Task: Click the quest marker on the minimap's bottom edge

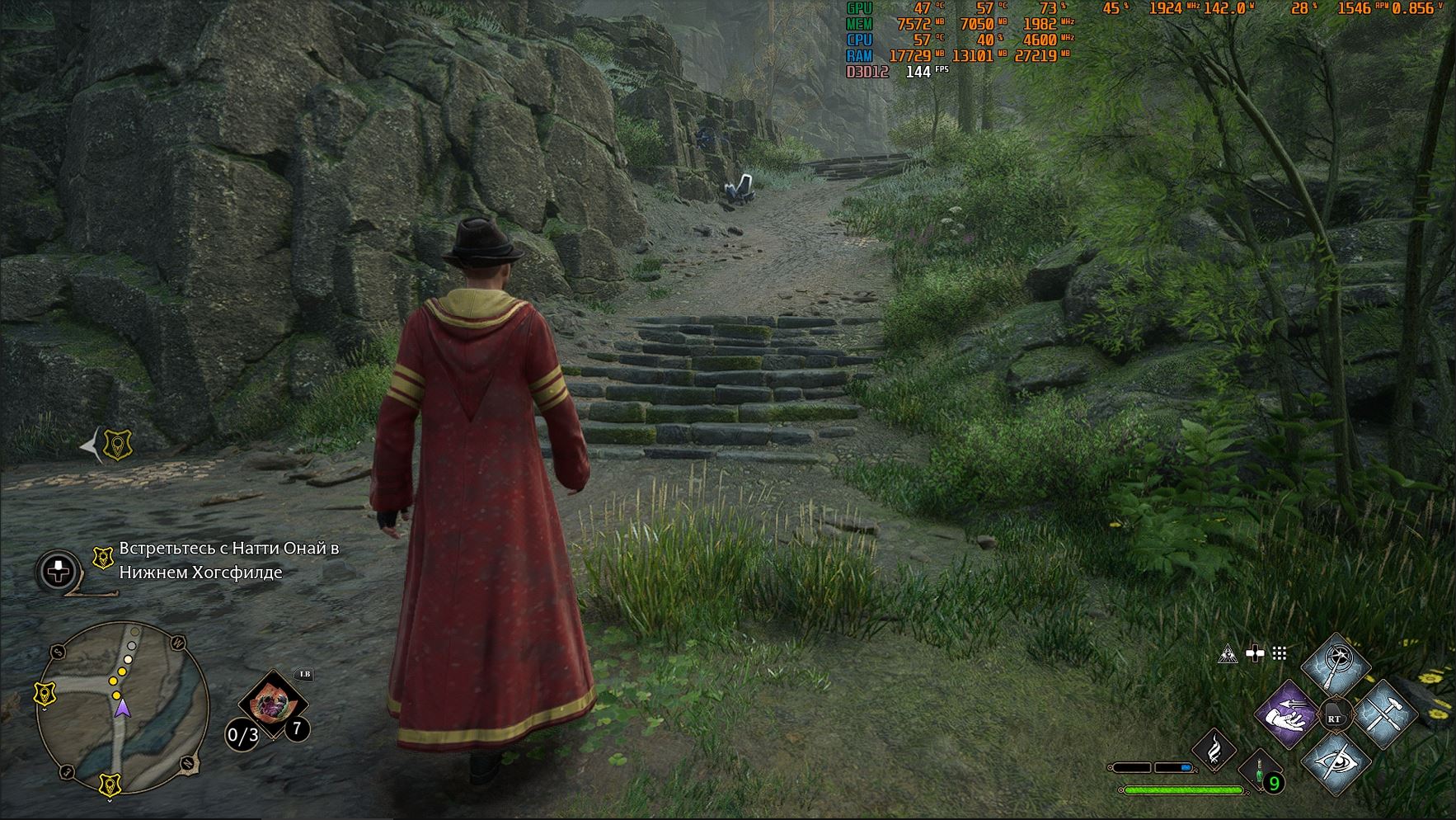Action: 110,784
